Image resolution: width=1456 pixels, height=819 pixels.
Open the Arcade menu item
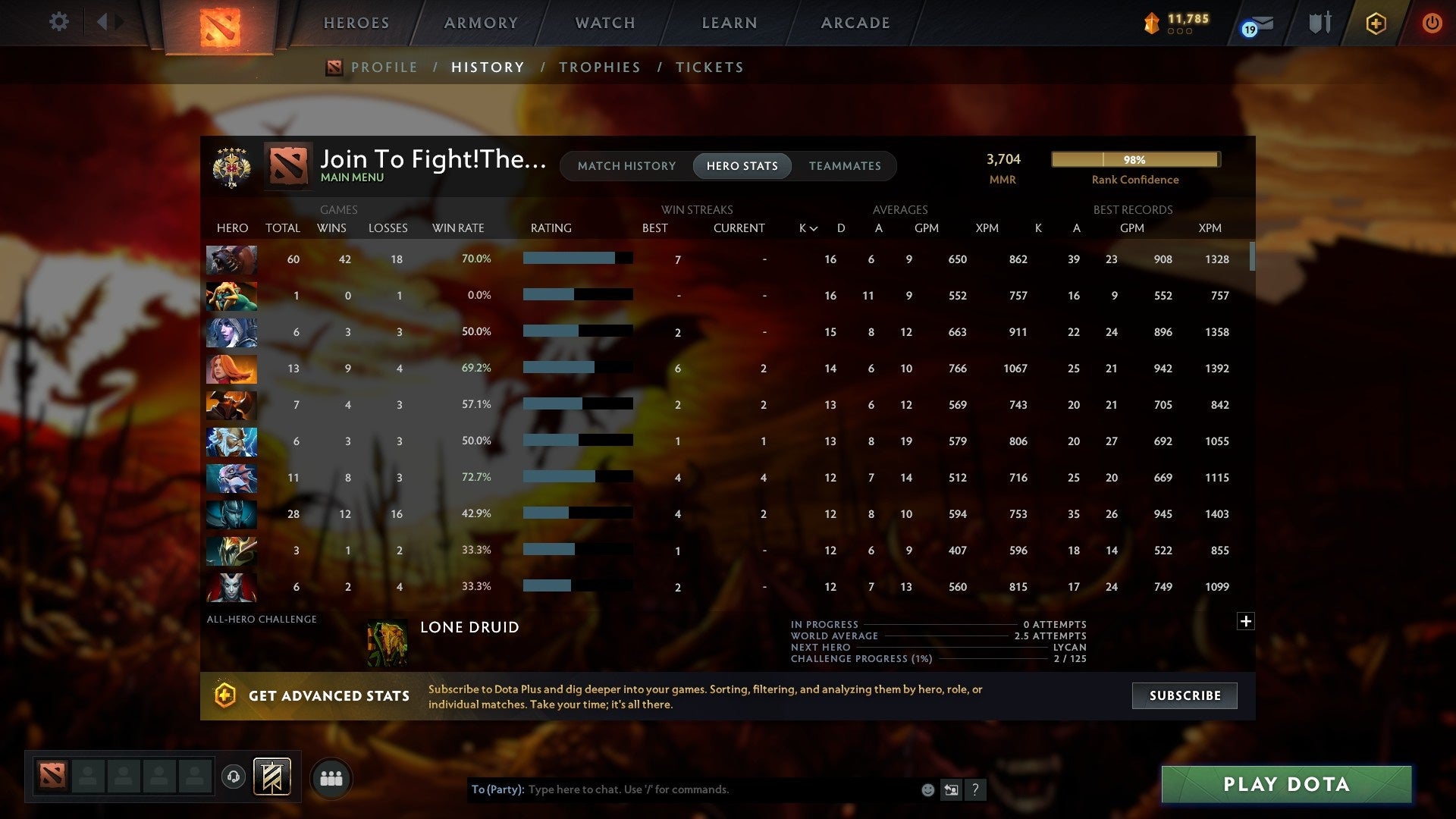(855, 23)
